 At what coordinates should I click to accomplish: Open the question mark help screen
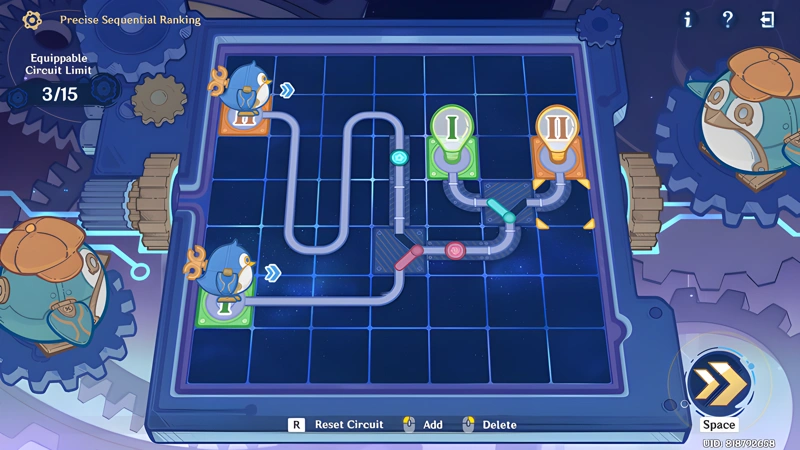pos(728,19)
